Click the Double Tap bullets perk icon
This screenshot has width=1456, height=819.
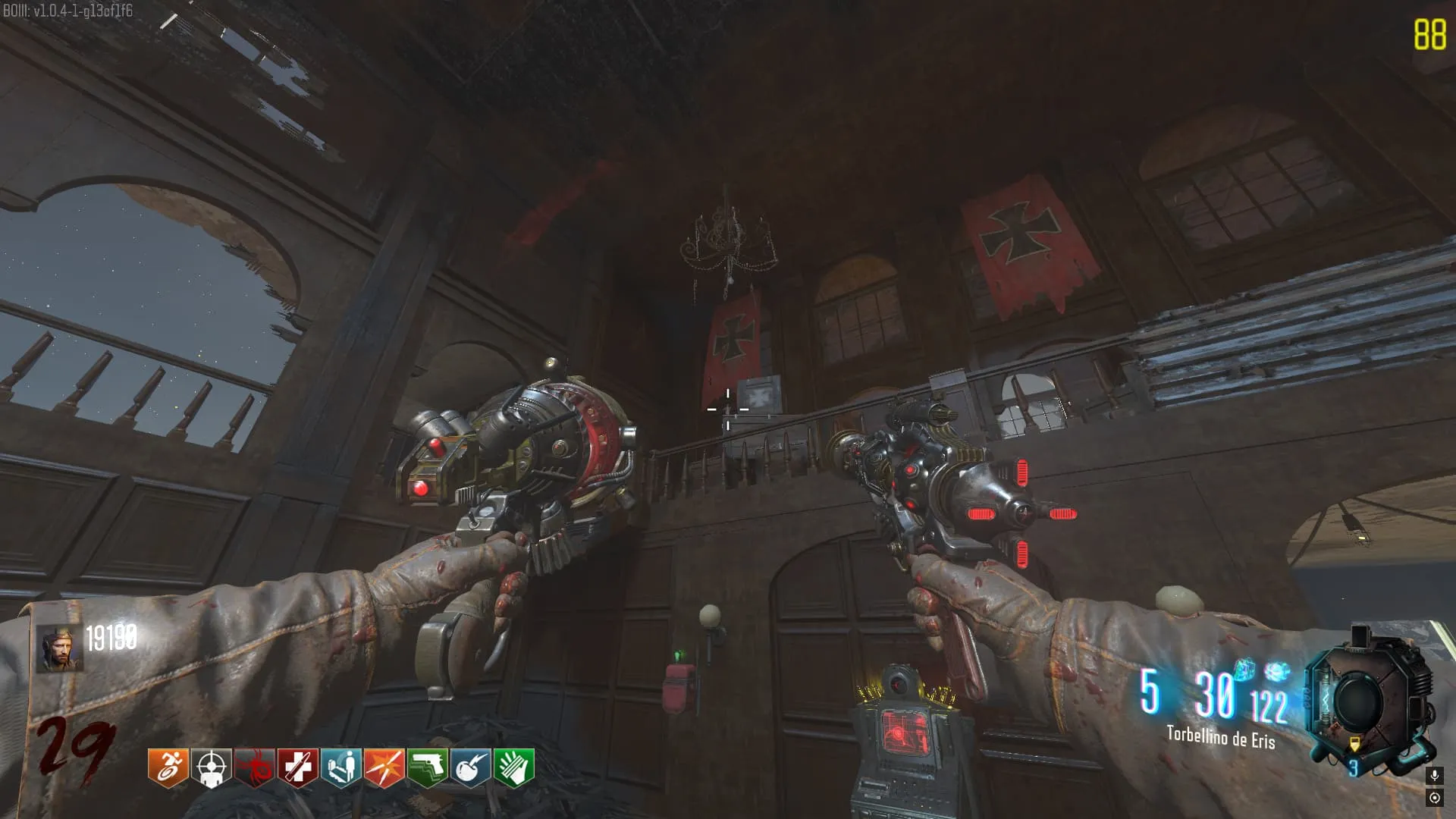click(384, 767)
